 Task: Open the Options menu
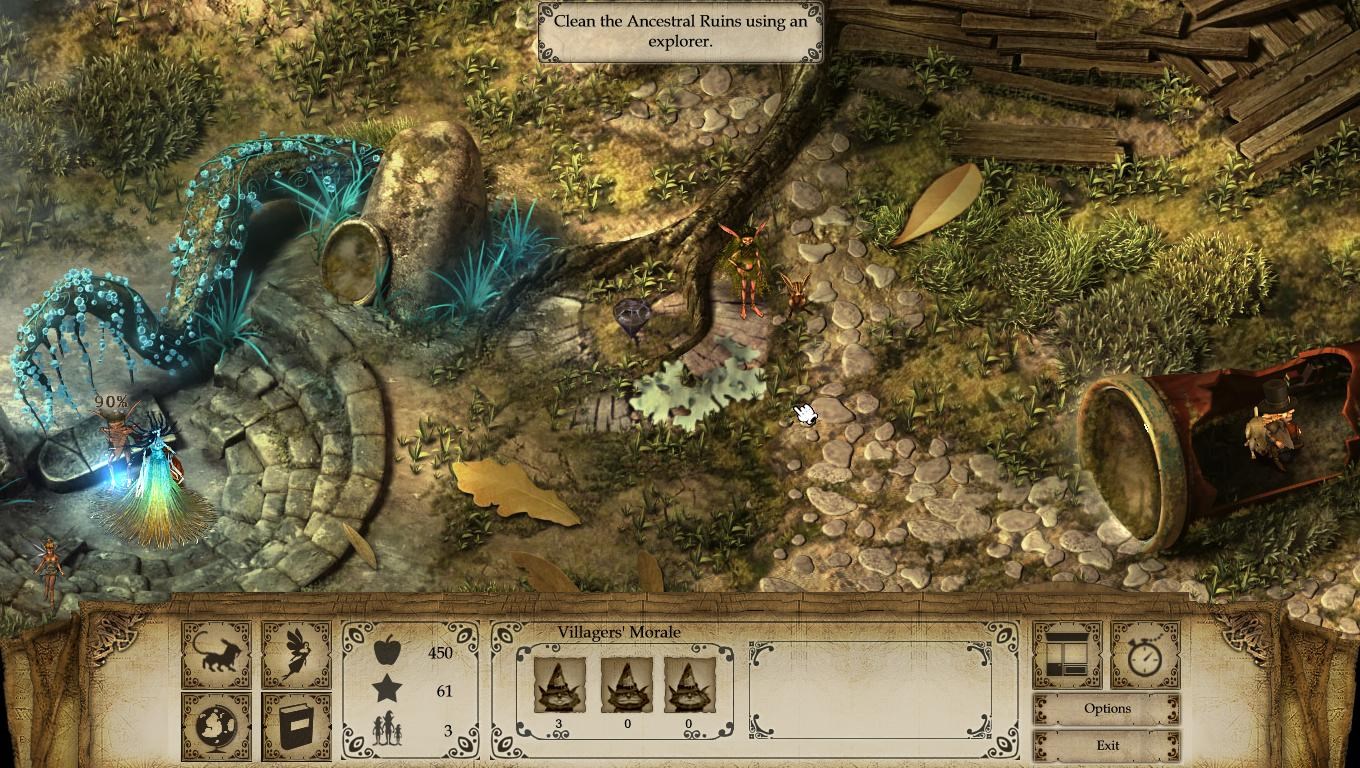coord(1107,708)
